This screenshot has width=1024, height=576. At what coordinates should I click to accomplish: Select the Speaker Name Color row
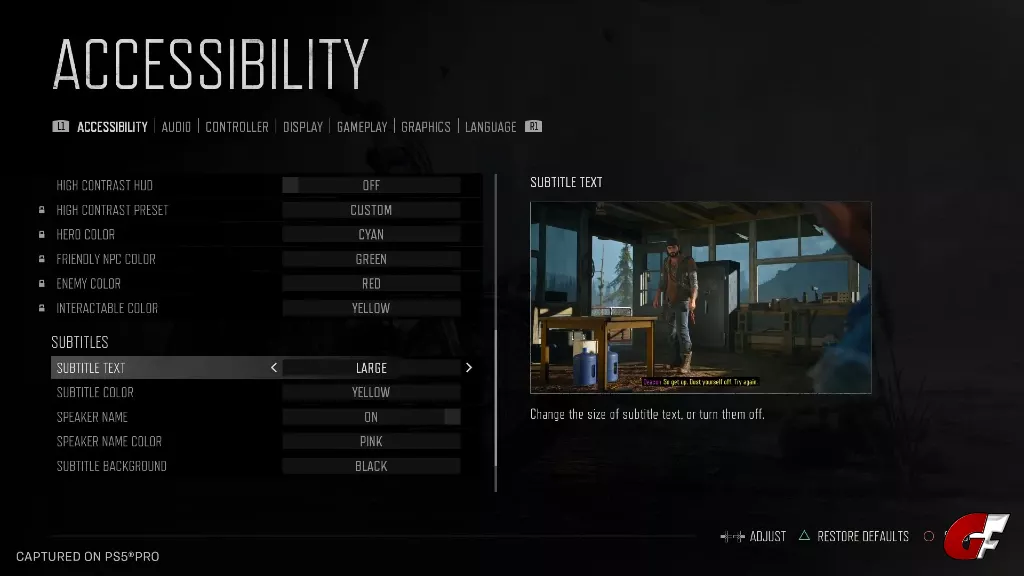coord(371,442)
